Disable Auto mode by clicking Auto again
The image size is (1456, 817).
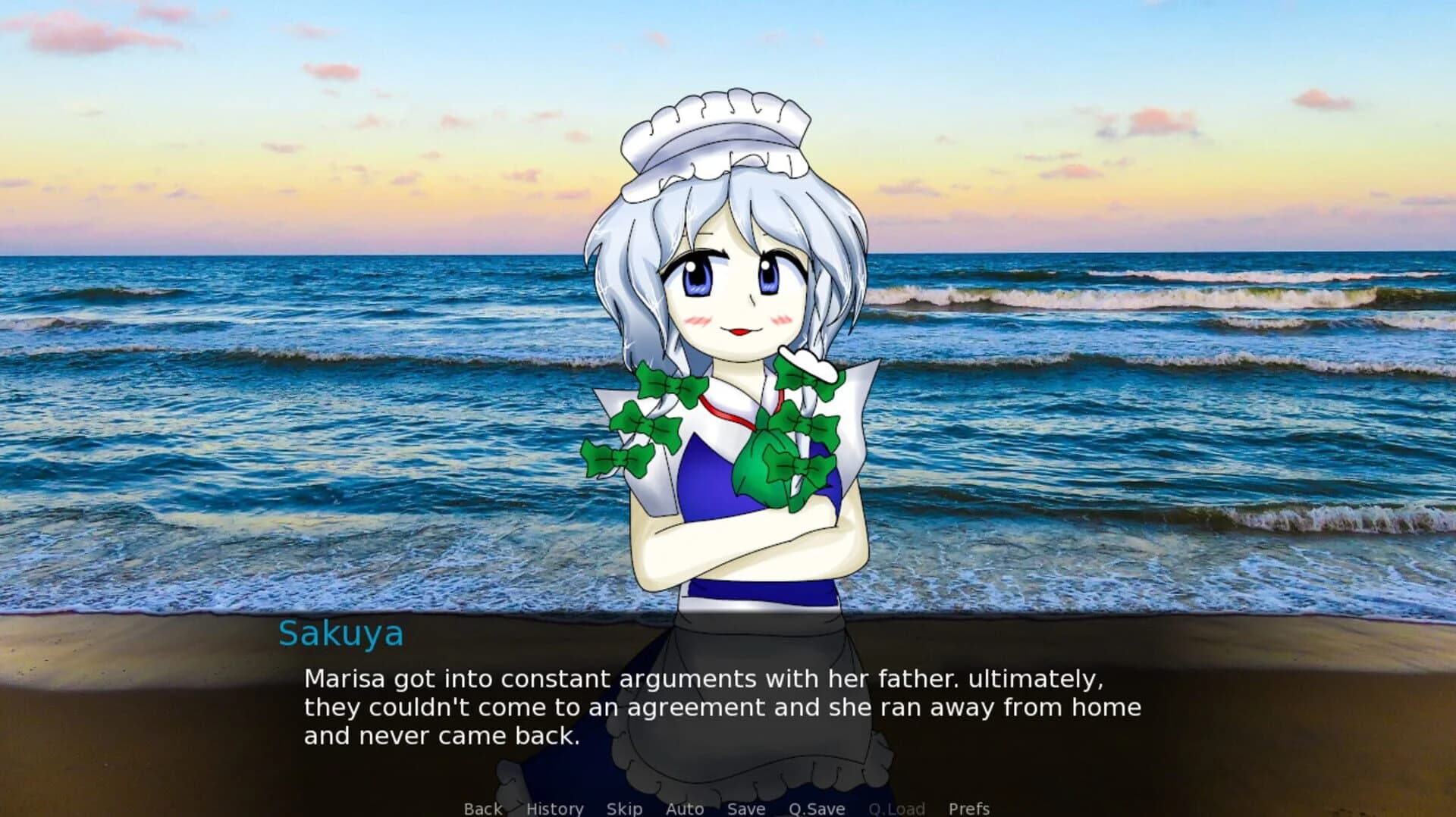click(683, 808)
